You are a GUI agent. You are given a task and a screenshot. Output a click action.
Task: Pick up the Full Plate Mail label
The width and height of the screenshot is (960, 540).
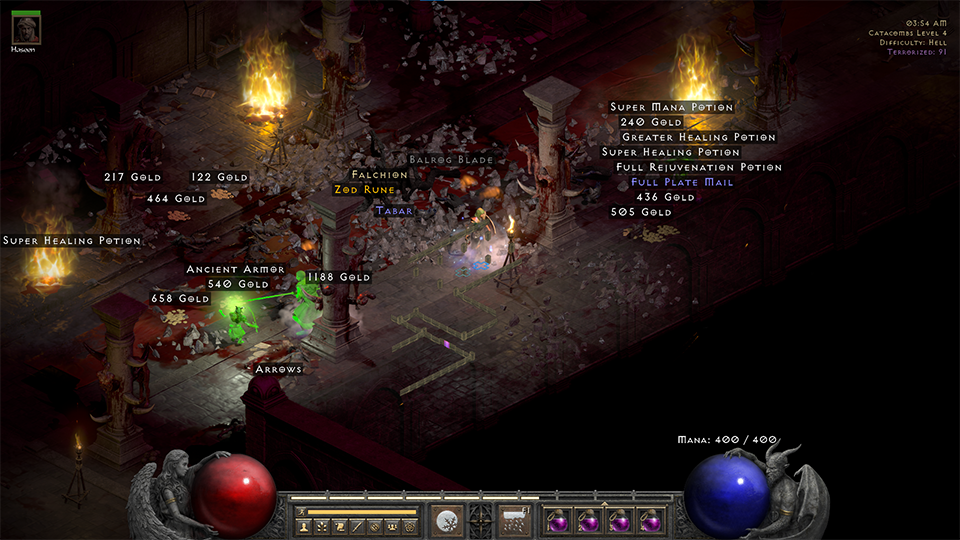coord(682,183)
